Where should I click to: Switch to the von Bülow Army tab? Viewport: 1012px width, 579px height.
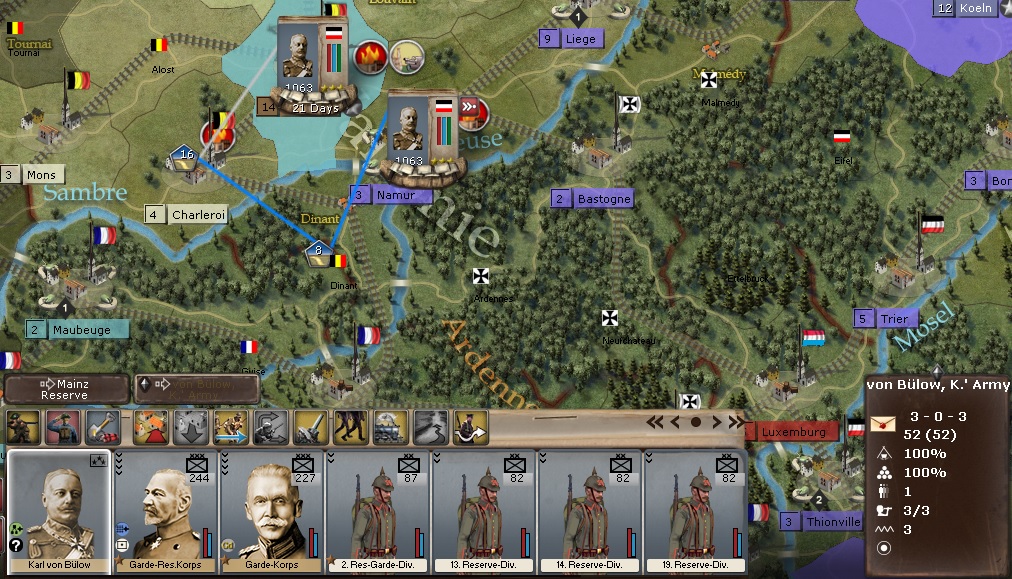pos(196,389)
